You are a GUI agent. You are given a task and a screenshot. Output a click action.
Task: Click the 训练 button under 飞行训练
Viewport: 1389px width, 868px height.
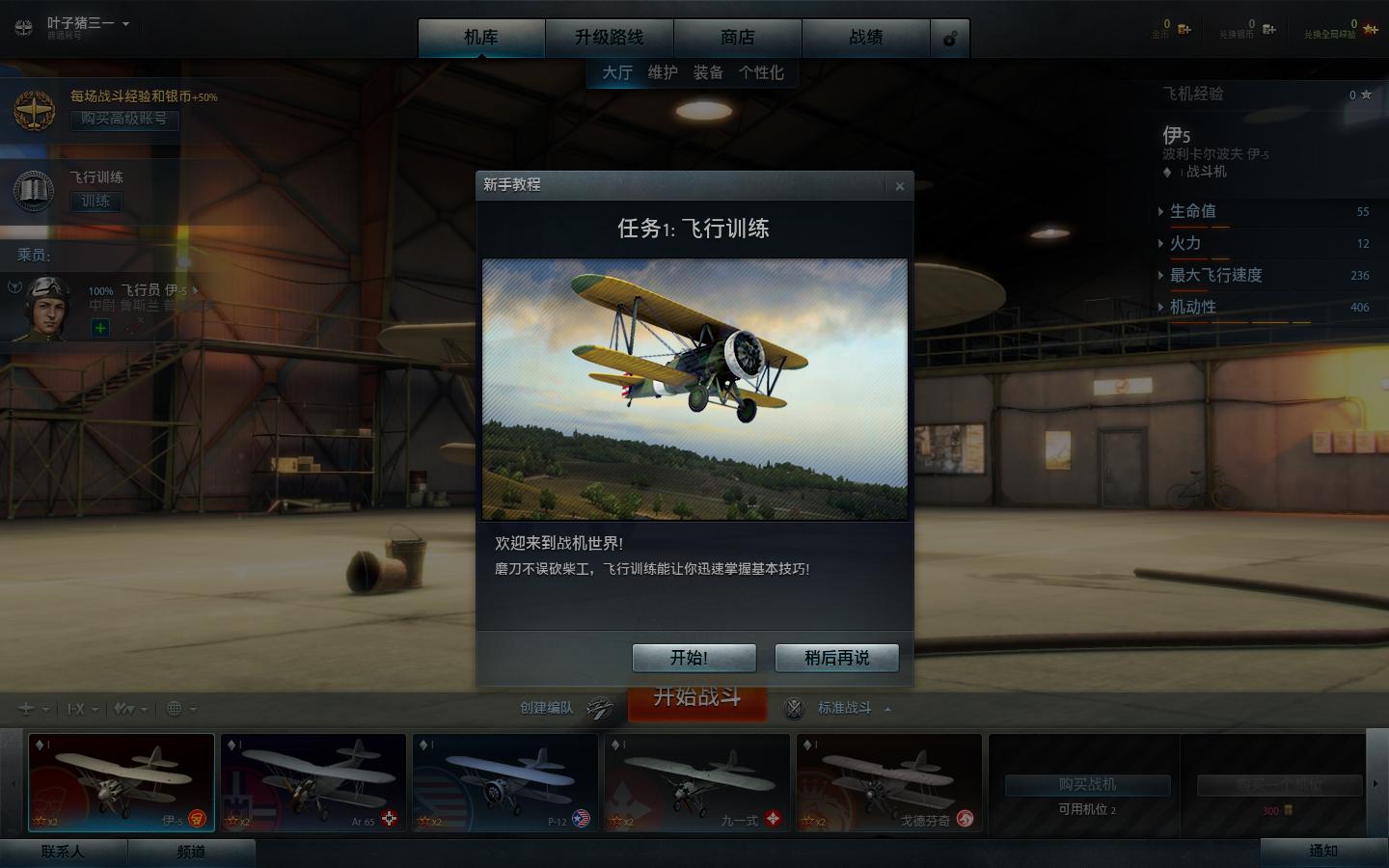[x=95, y=201]
